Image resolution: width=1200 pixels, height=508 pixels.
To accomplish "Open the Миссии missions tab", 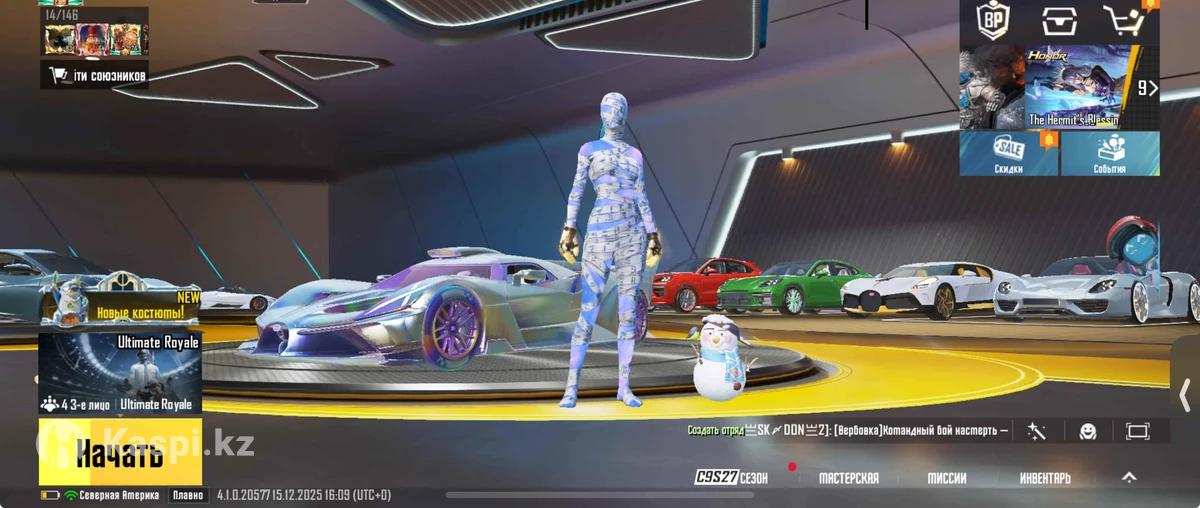I will coord(946,478).
